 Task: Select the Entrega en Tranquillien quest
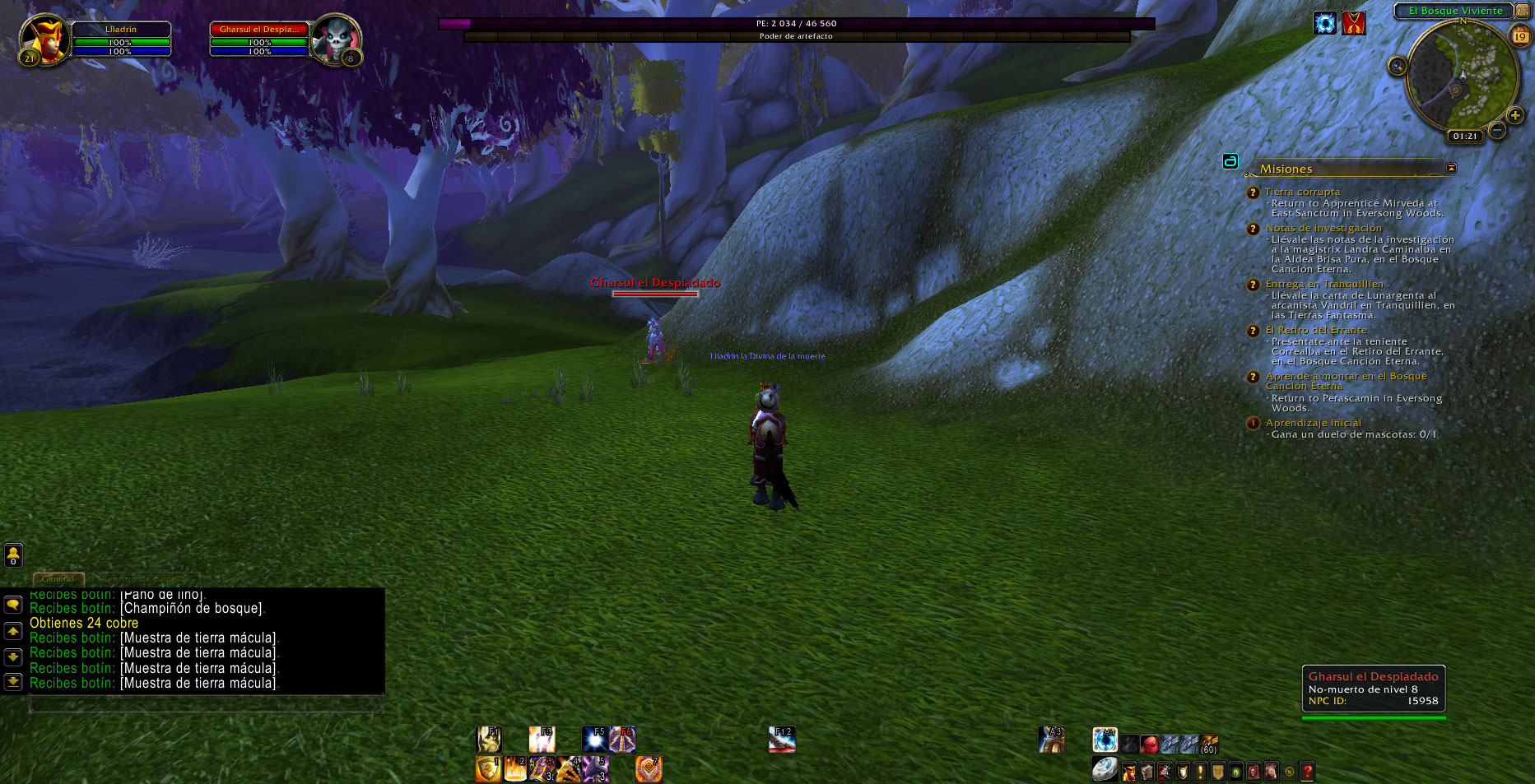pyautogui.click(x=1324, y=284)
